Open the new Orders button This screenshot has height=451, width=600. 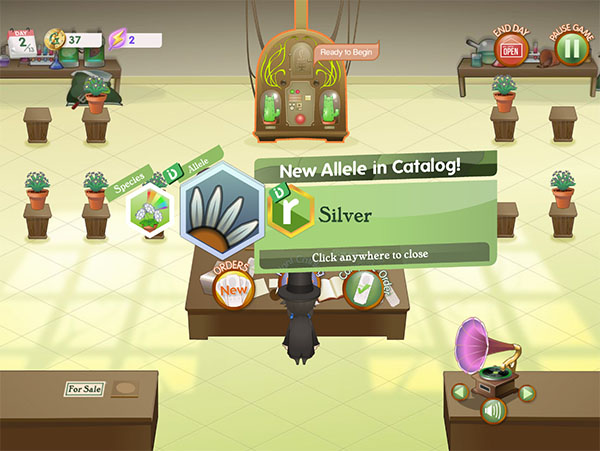point(232,289)
